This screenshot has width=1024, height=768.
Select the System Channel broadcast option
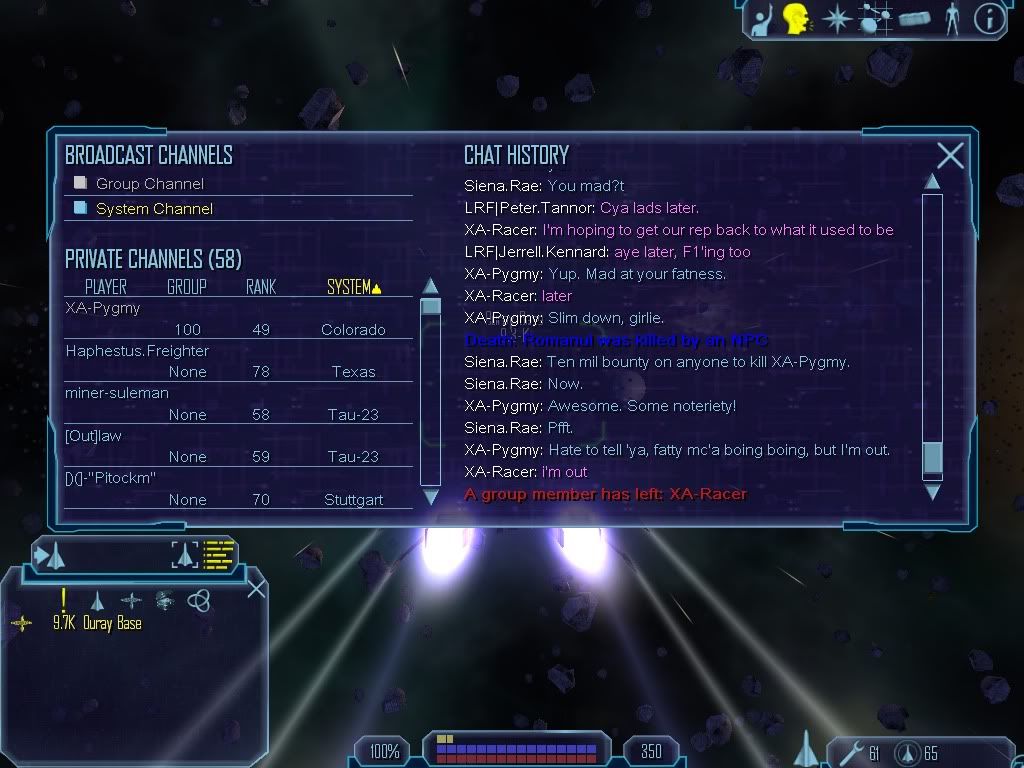(153, 209)
